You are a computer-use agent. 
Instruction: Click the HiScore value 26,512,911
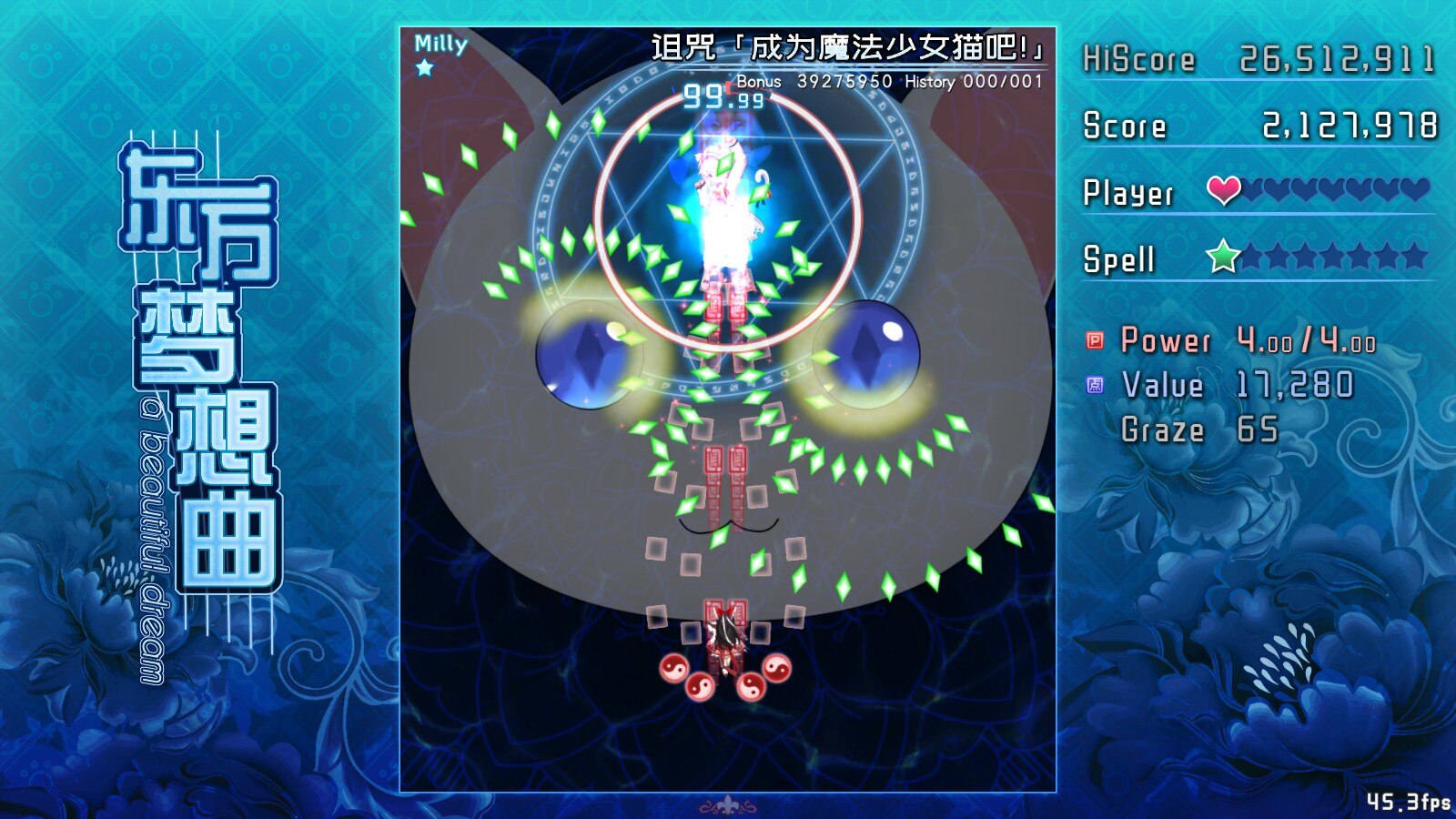pyautogui.click(x=1336, y=58)
